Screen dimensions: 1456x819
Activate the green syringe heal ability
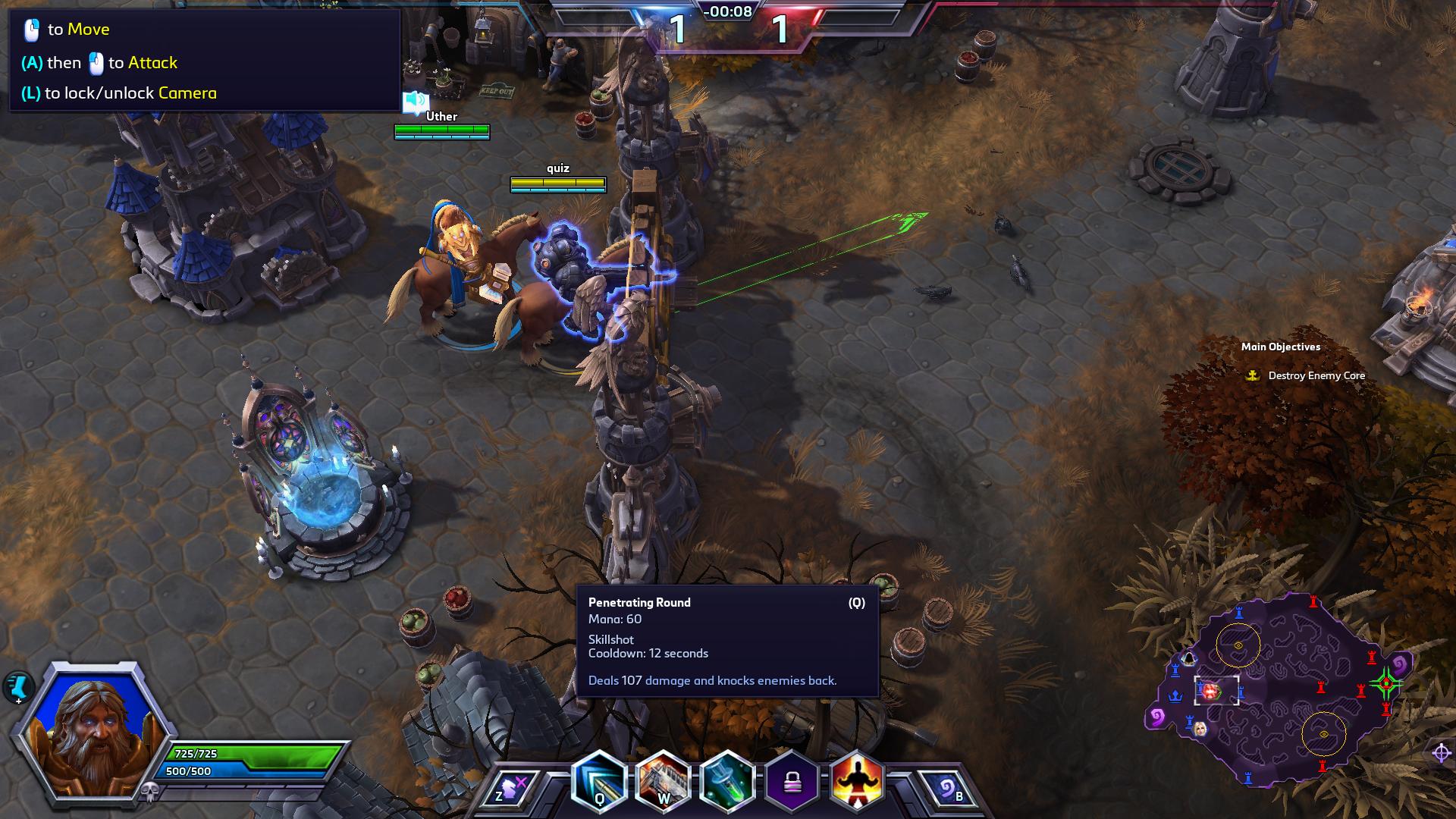(x=727, y=783)
